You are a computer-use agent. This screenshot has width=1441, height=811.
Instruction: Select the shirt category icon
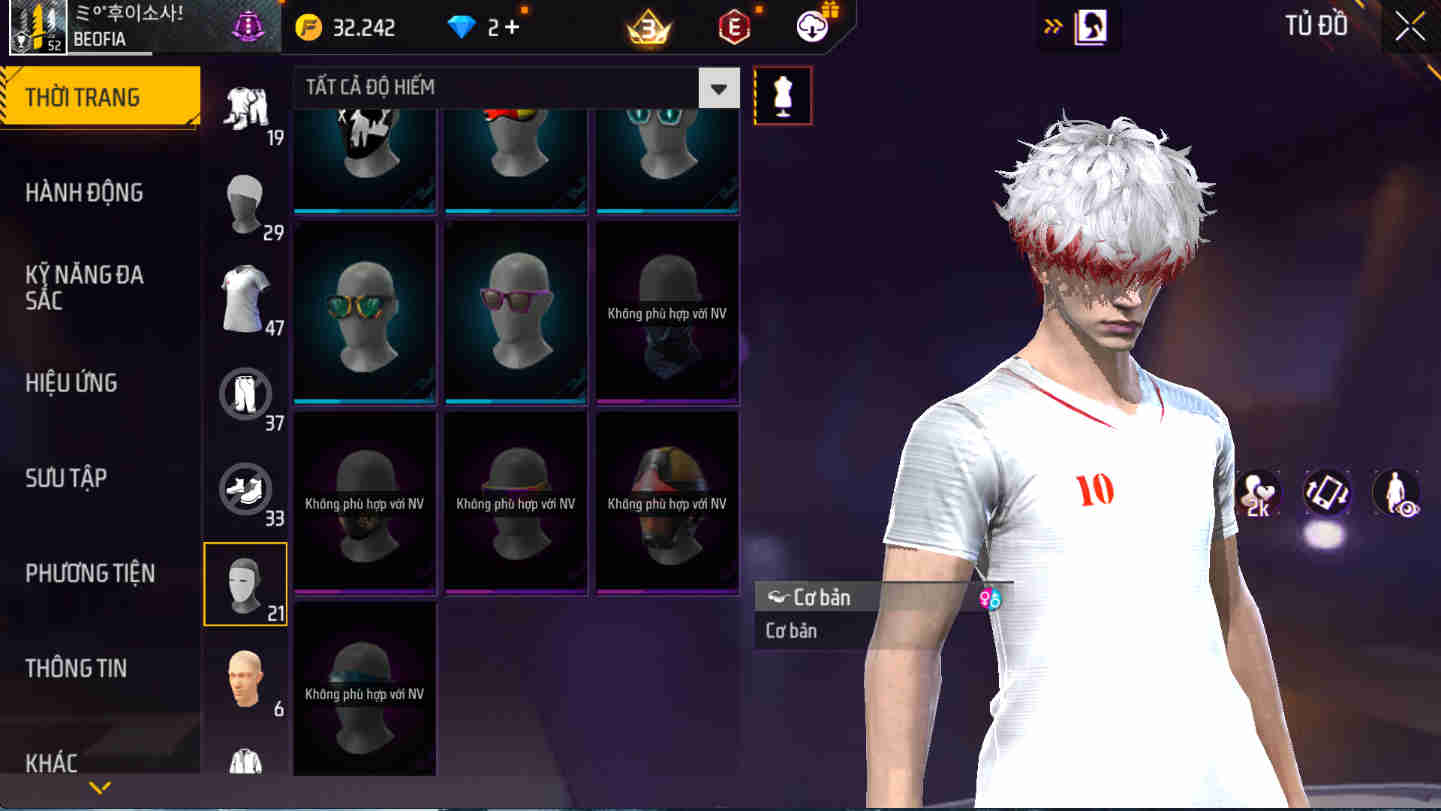(245, 296)
